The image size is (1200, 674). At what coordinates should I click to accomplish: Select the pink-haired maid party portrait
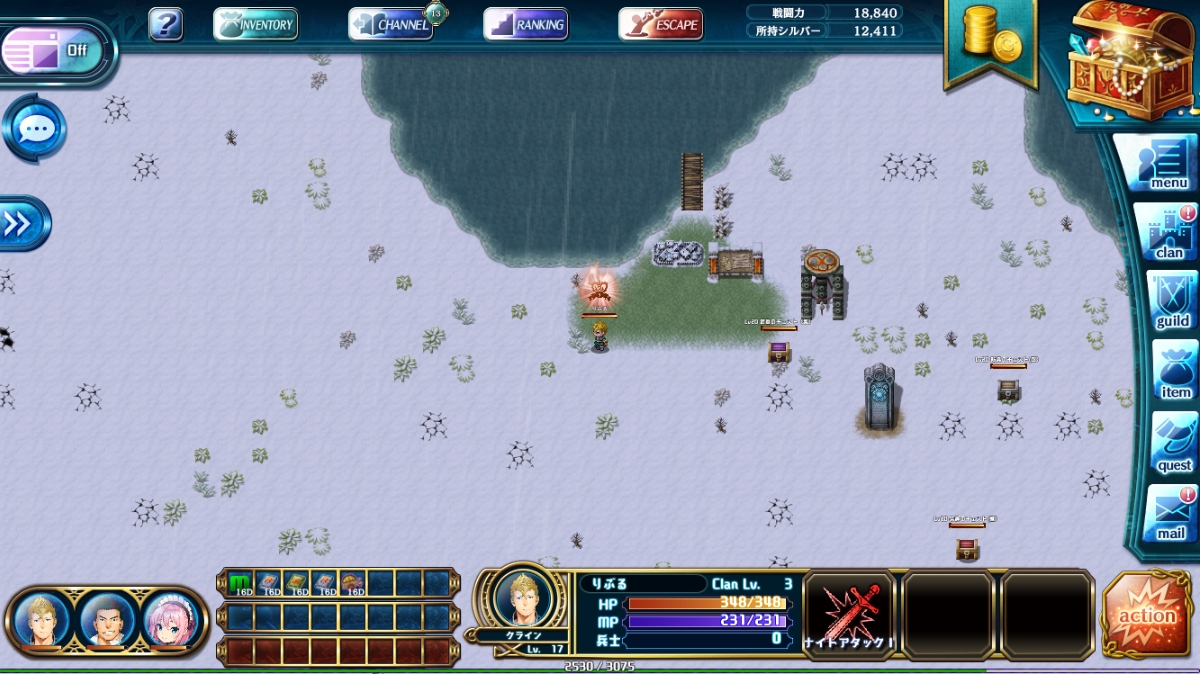[167, 620]
